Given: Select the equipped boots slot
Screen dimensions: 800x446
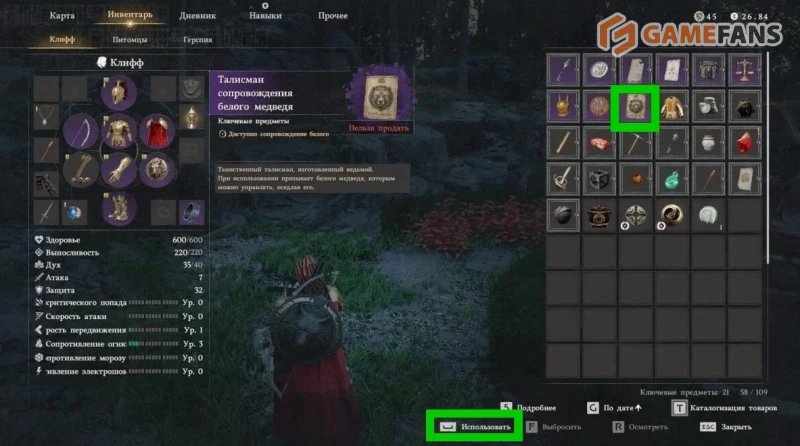Looking at the screenshot, I should coord(119,208).
